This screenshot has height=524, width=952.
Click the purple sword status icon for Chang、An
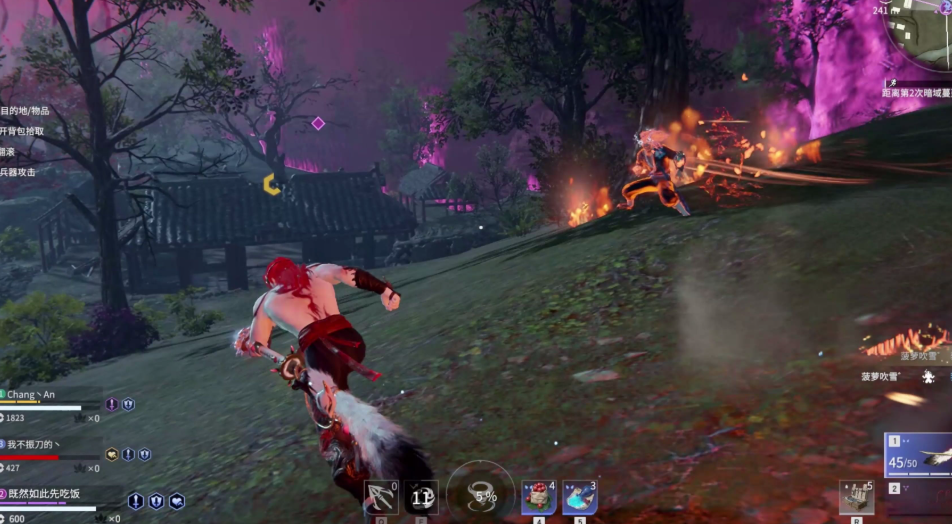coord(112,404)
